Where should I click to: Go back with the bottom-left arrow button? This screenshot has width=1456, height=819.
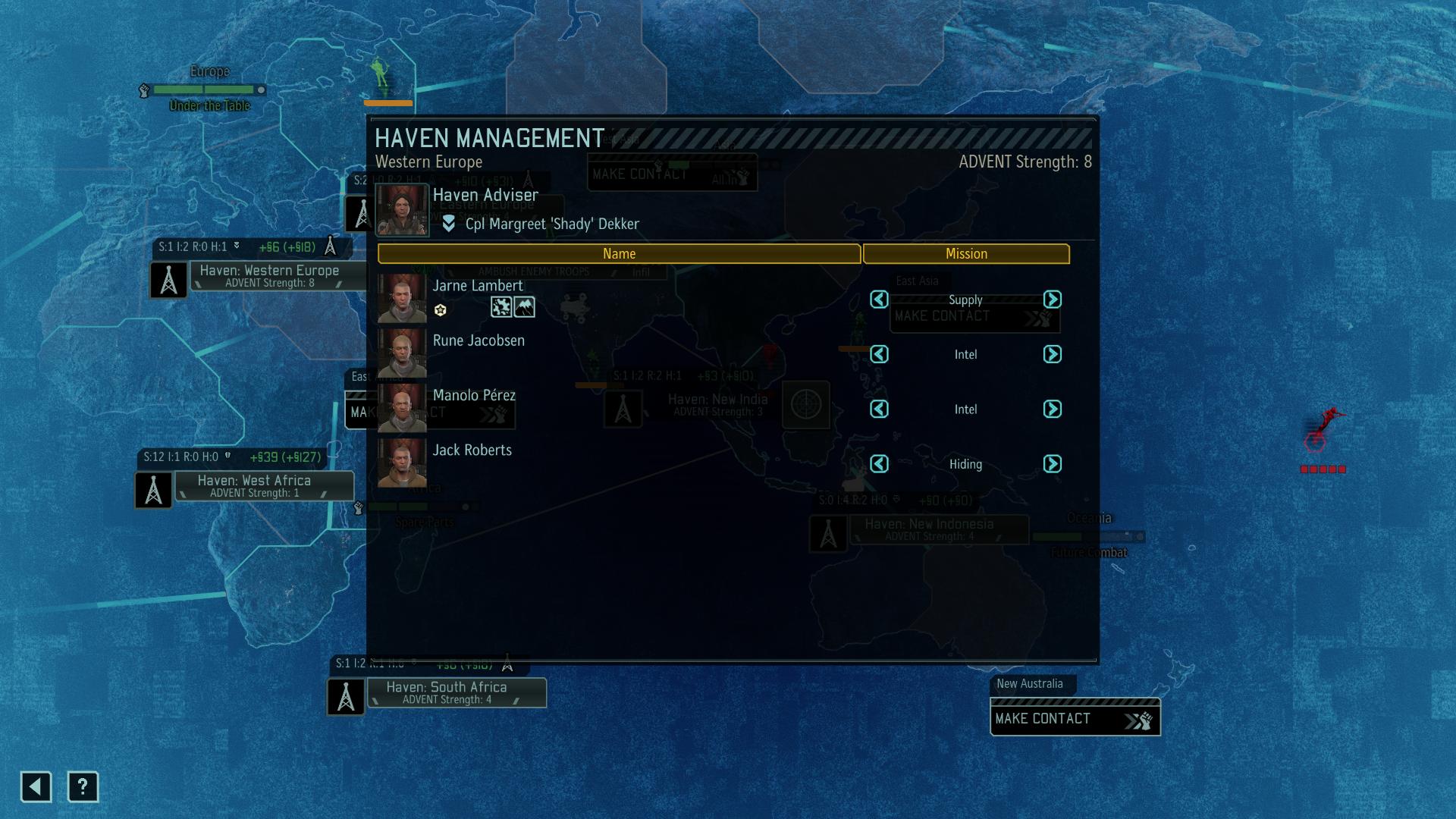(x=36, y=787)
